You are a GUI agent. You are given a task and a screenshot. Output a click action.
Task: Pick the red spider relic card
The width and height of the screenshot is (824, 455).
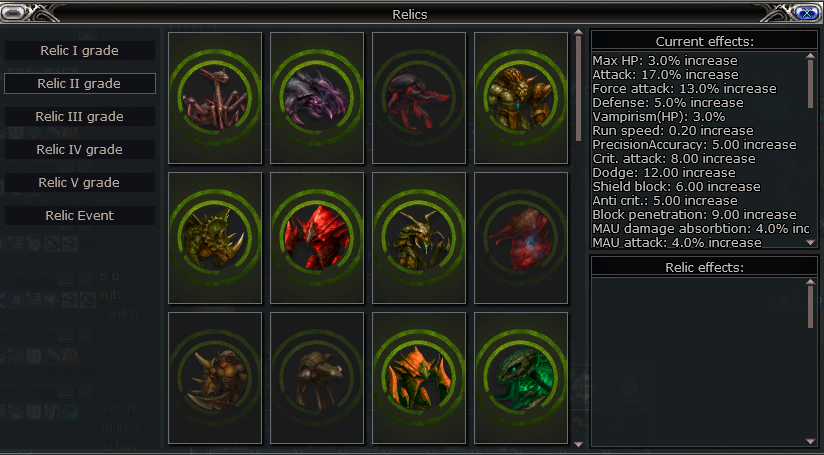[x=419, y=97]
